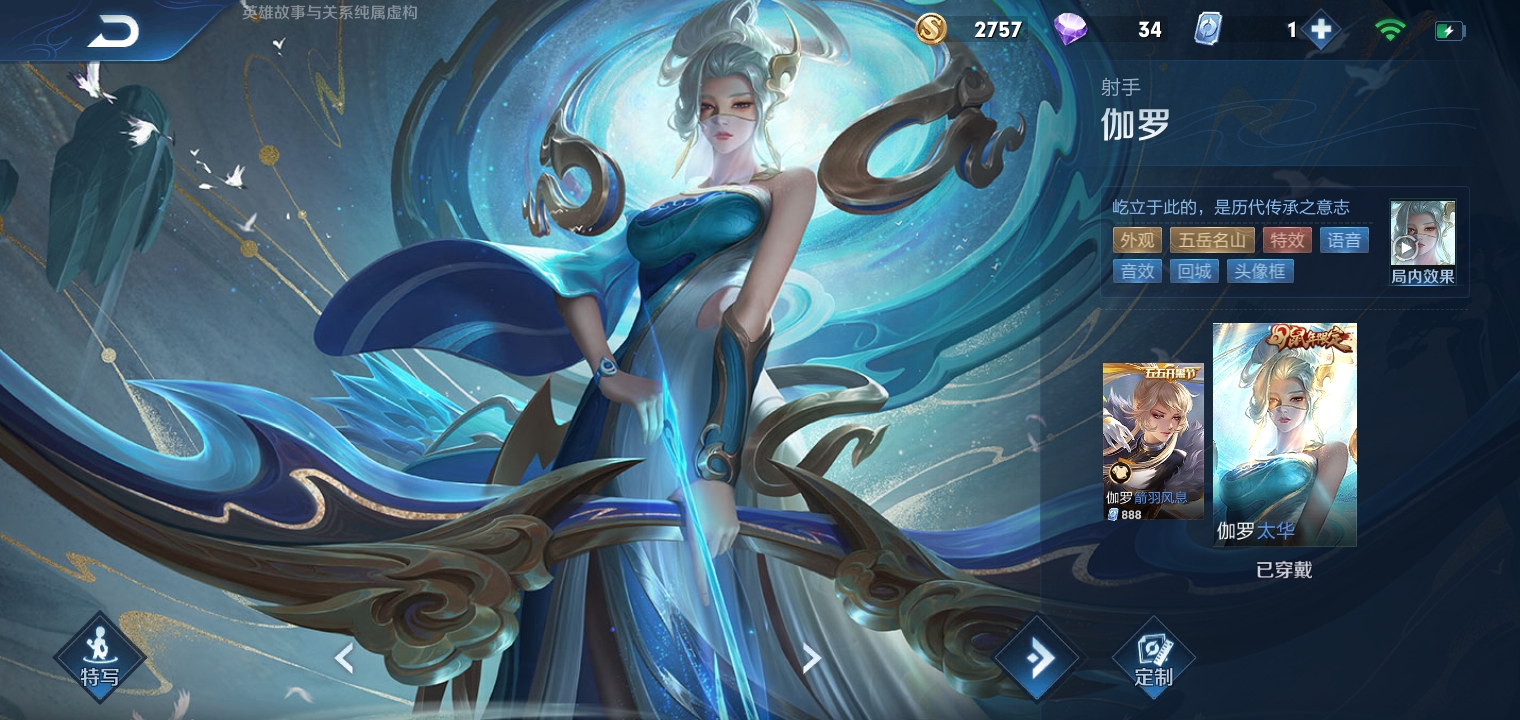Tap the 特效 effects tag
This screenshot has width=1520, height=720.
[x=1287, y=240]
